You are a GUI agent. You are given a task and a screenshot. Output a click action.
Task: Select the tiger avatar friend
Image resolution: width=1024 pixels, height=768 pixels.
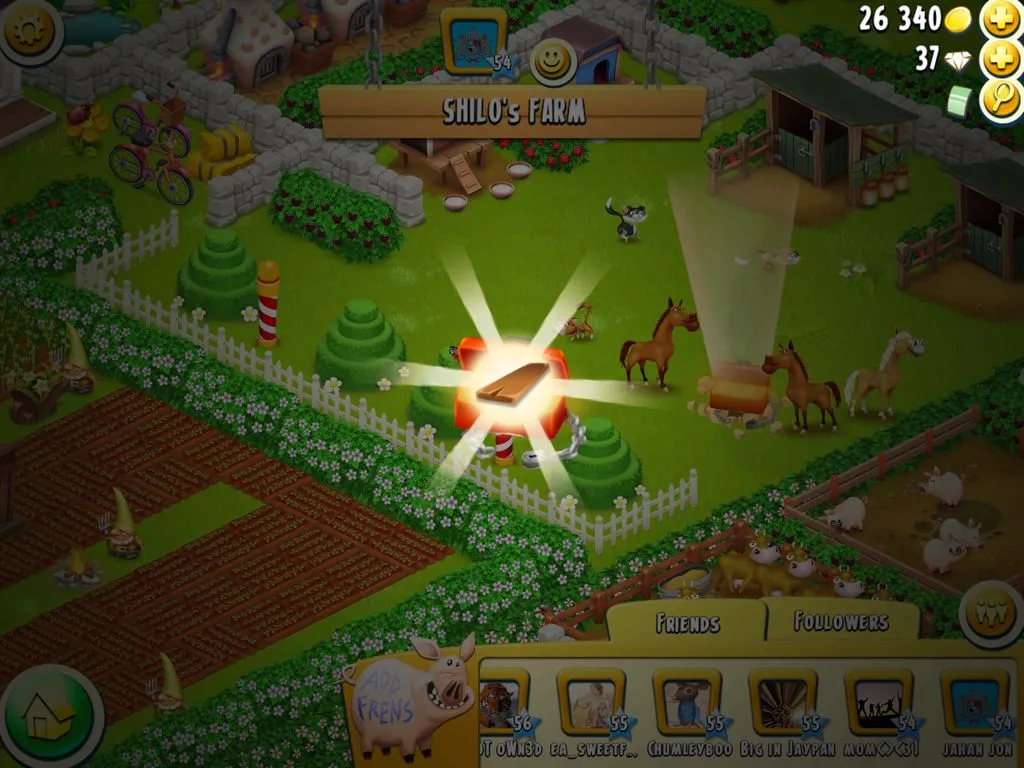(499, 702)
